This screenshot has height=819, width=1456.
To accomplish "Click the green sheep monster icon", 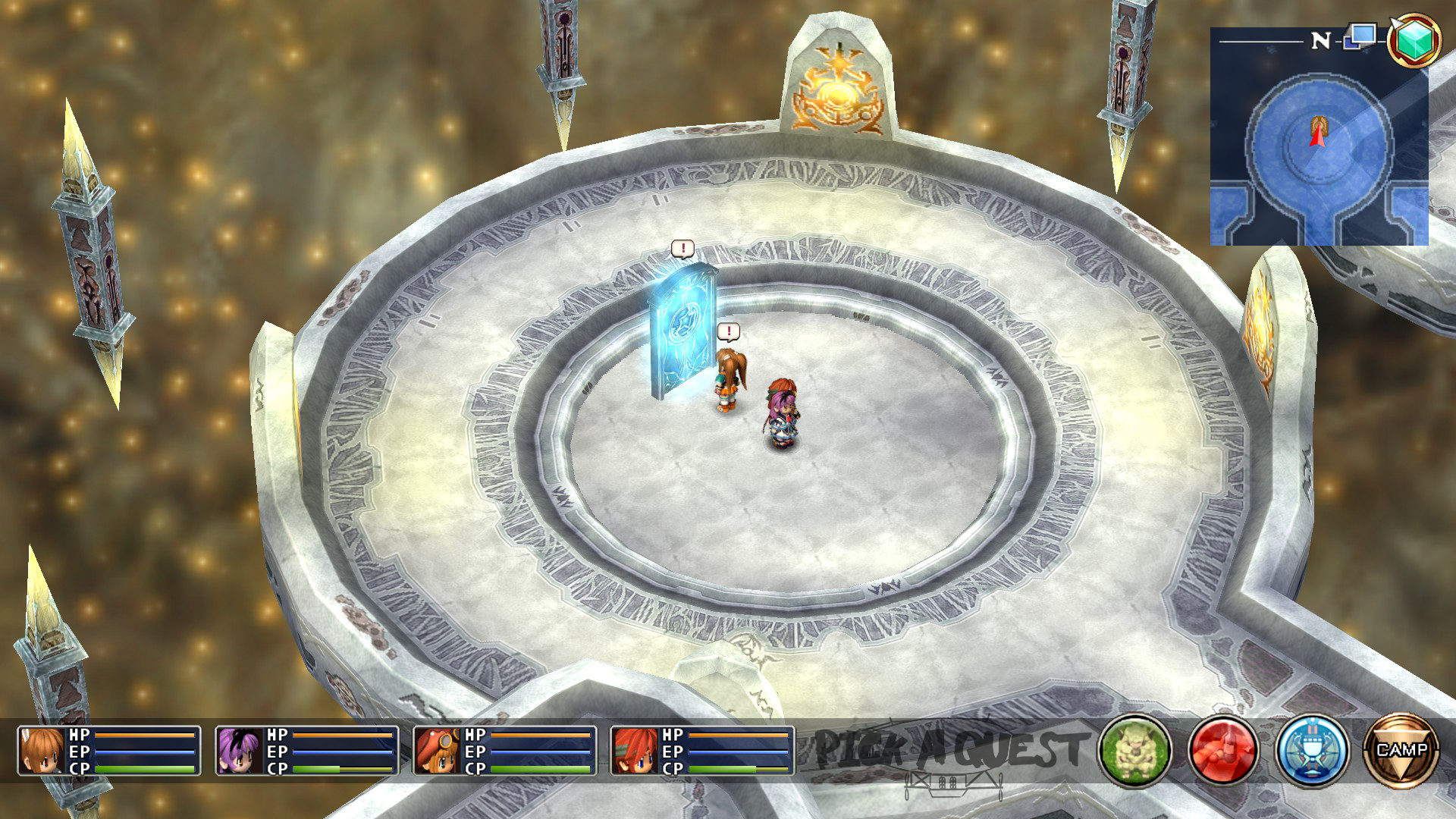I will click(1134, 750).
